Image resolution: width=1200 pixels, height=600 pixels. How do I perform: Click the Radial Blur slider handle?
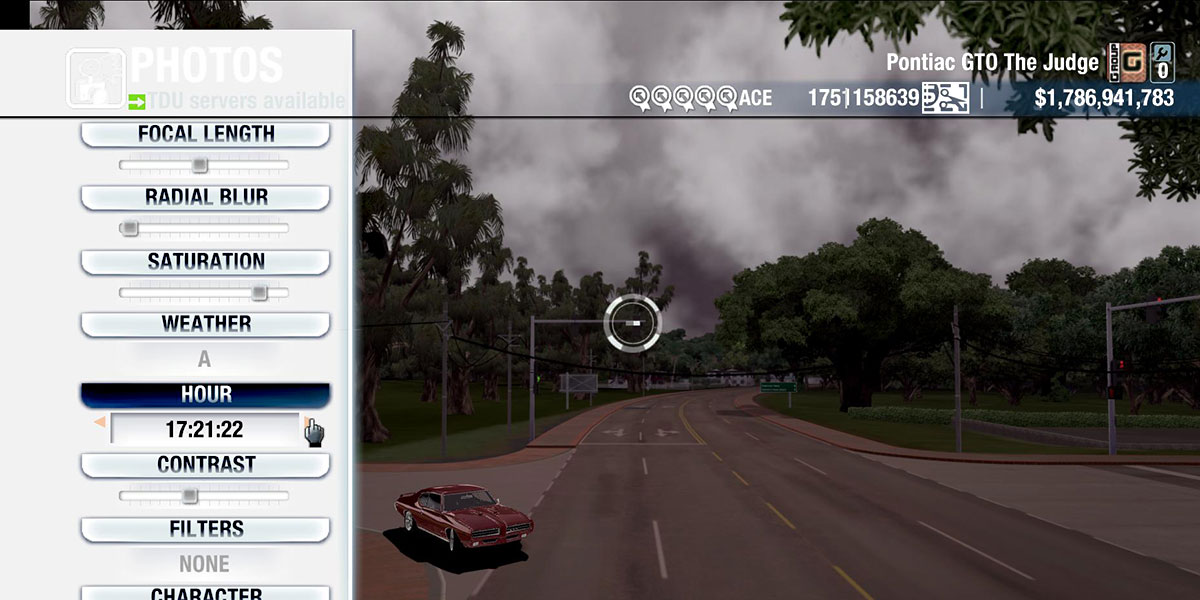pyautogui.click(x=129, y=229)
